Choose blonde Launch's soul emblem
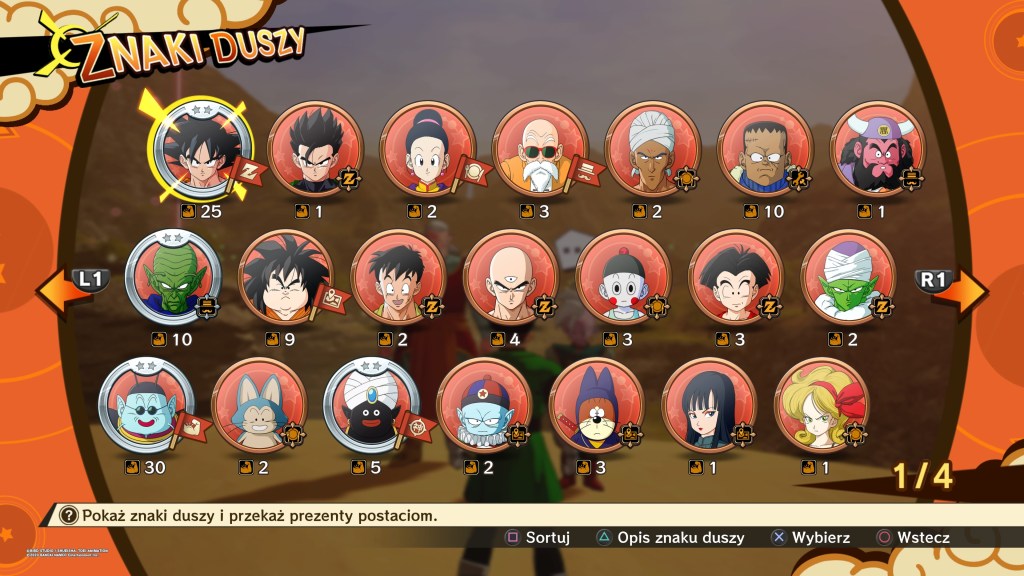 (822, 405)
